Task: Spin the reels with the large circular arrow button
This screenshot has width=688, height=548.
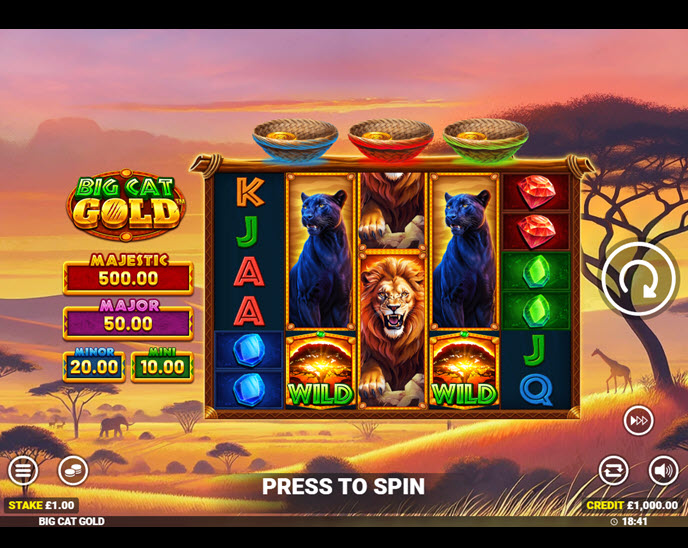Action: [639, 279]
